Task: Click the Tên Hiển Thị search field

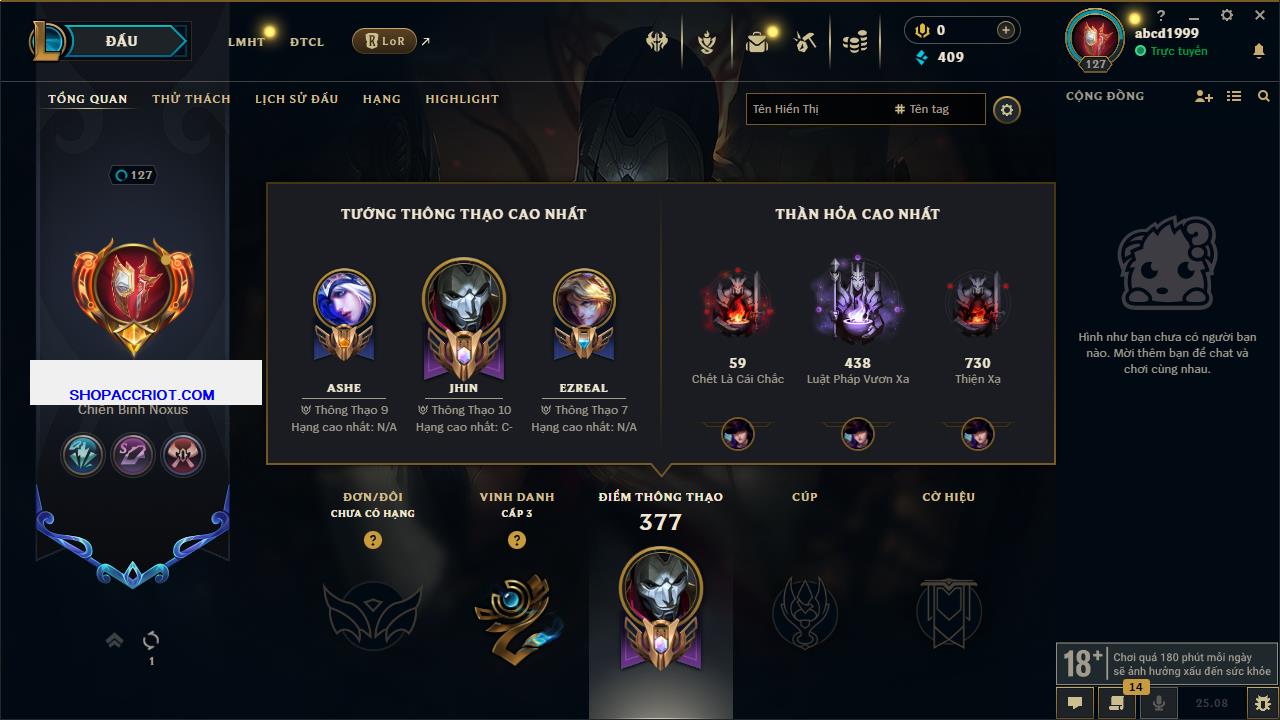Action: pyautogui.click(x=815, y=109)
